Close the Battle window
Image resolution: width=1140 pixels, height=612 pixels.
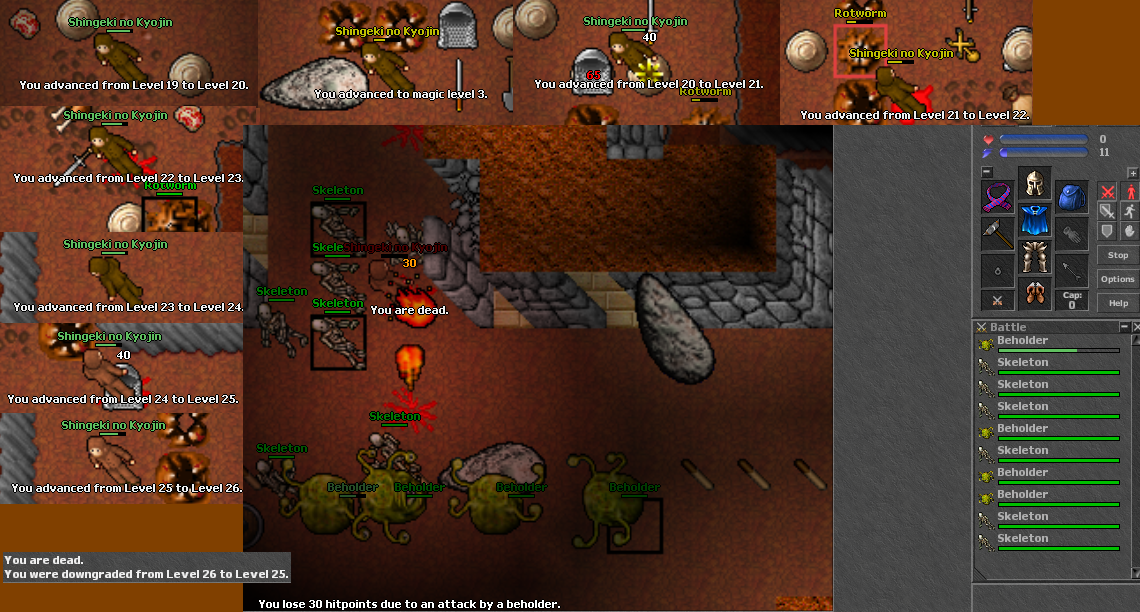tap(1135, 327)
